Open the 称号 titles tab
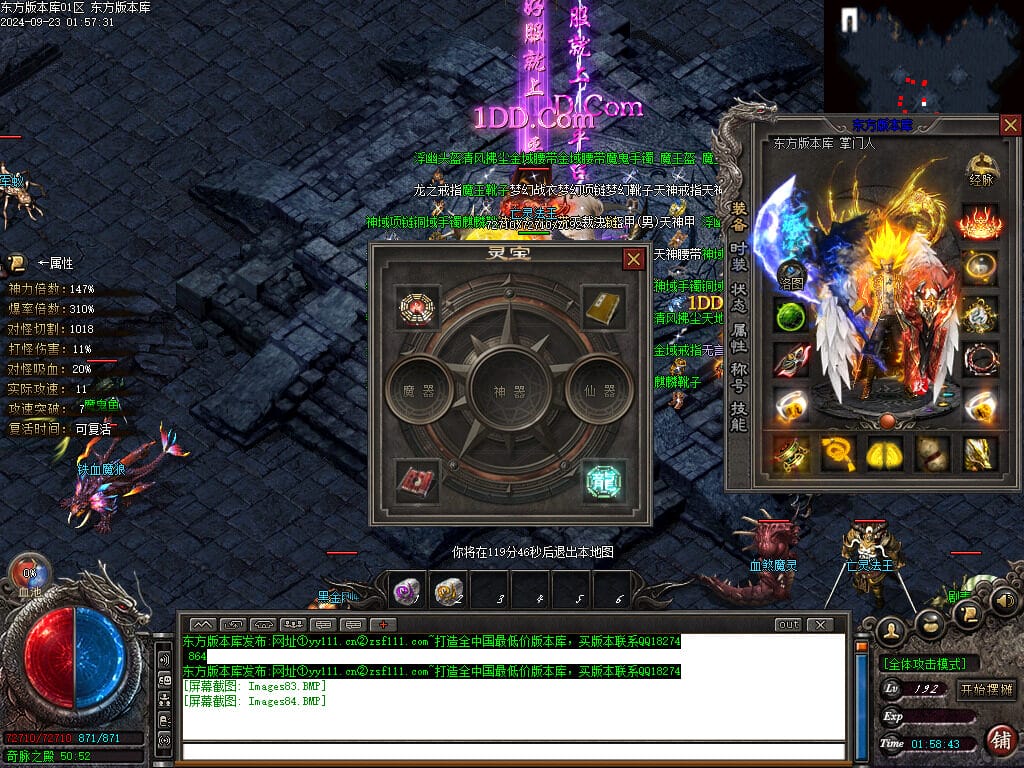The height and width of the screenshot is (768, 1024). [x=739, y=378]
